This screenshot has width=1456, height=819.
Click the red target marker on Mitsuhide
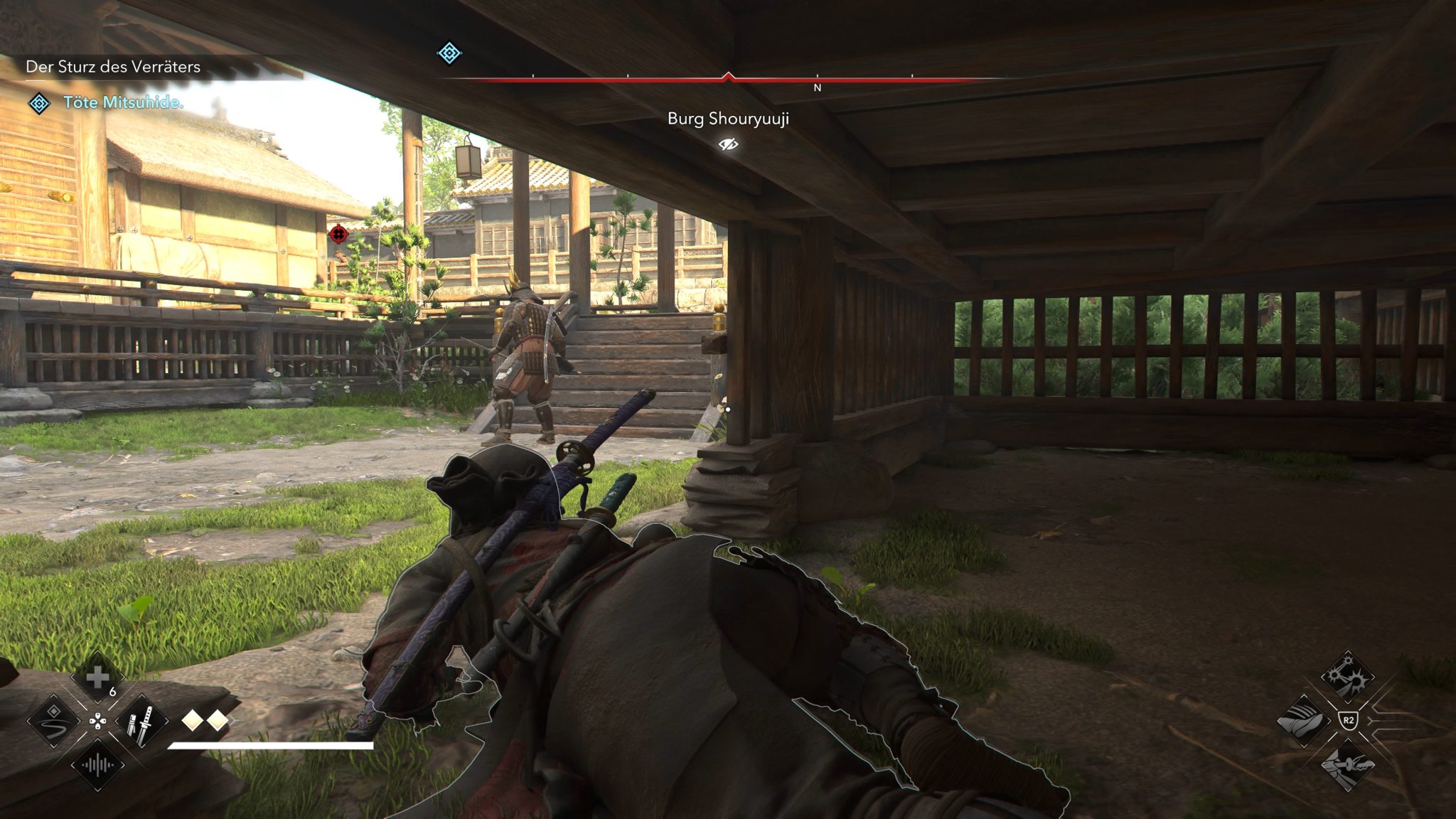pyautogui.click(x=338, y=233)
